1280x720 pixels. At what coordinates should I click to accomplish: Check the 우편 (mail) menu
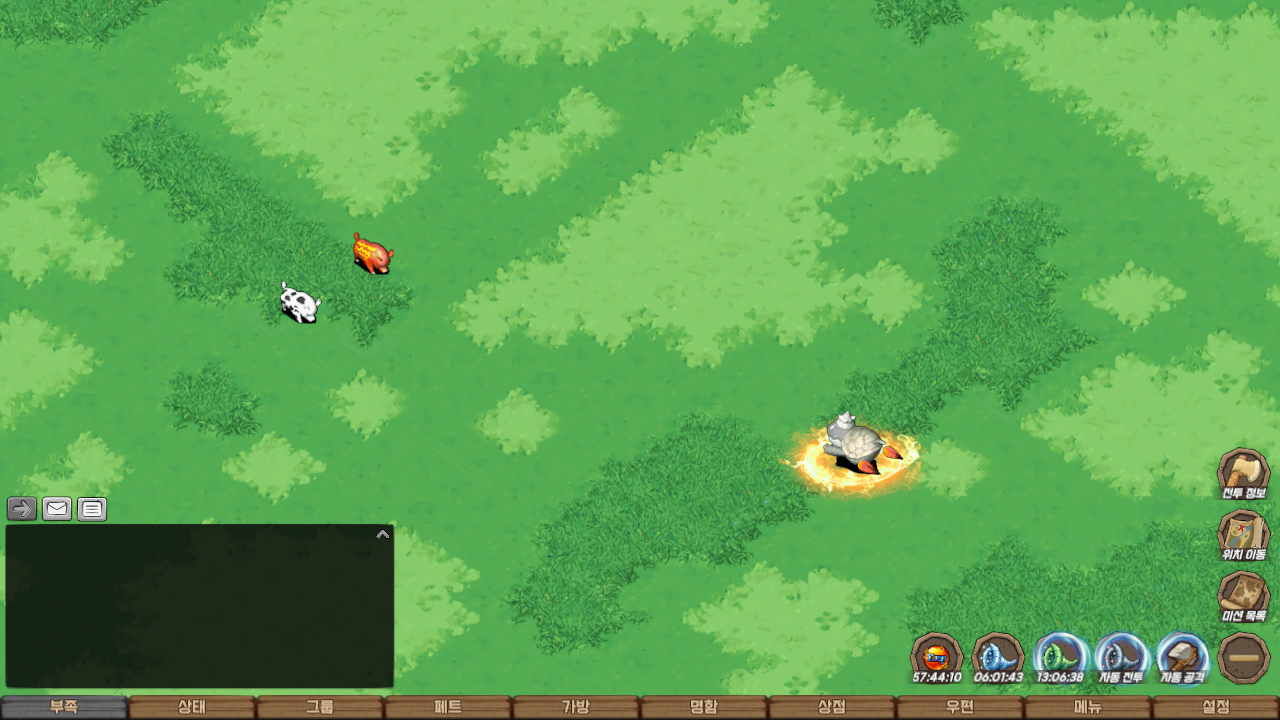coord(960,707)
